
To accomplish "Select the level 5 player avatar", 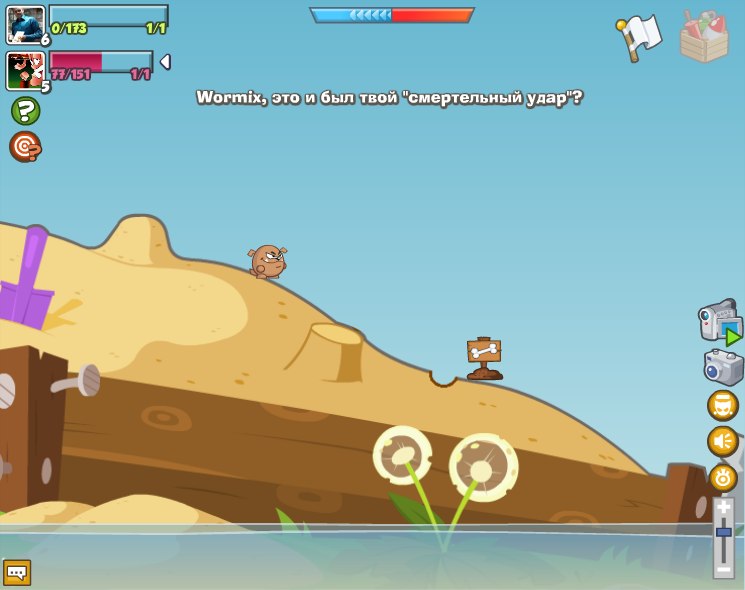I will [x=25, y=70].
